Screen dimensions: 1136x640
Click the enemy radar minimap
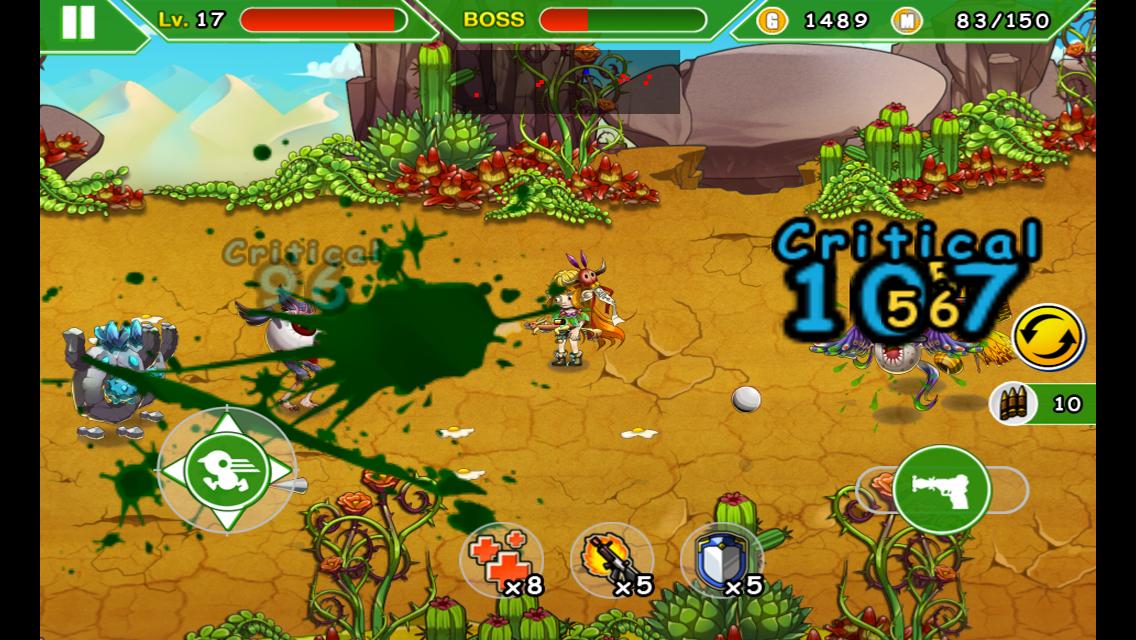567,82
